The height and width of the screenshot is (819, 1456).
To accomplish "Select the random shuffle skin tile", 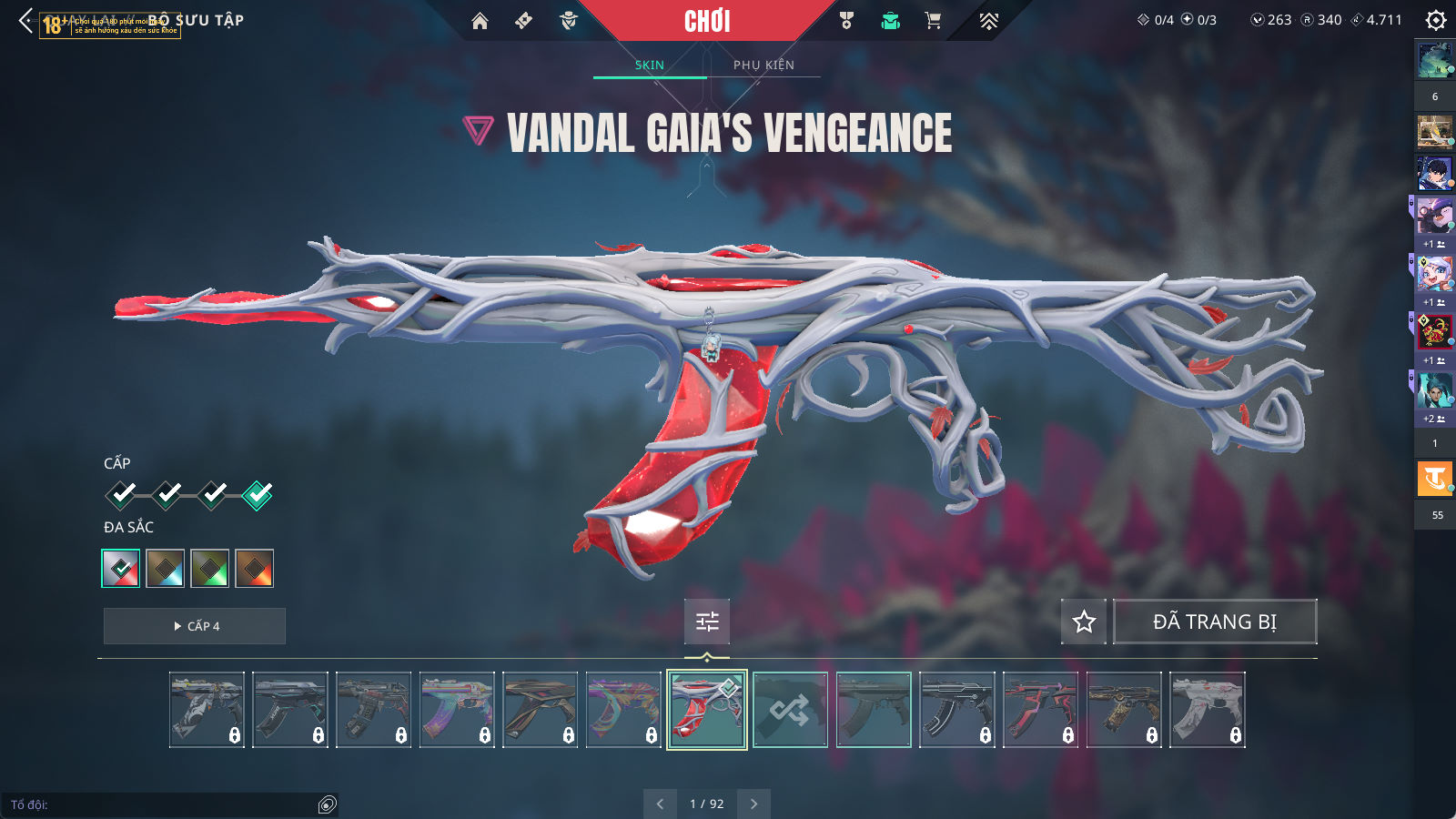I will [x=790, y=710].
